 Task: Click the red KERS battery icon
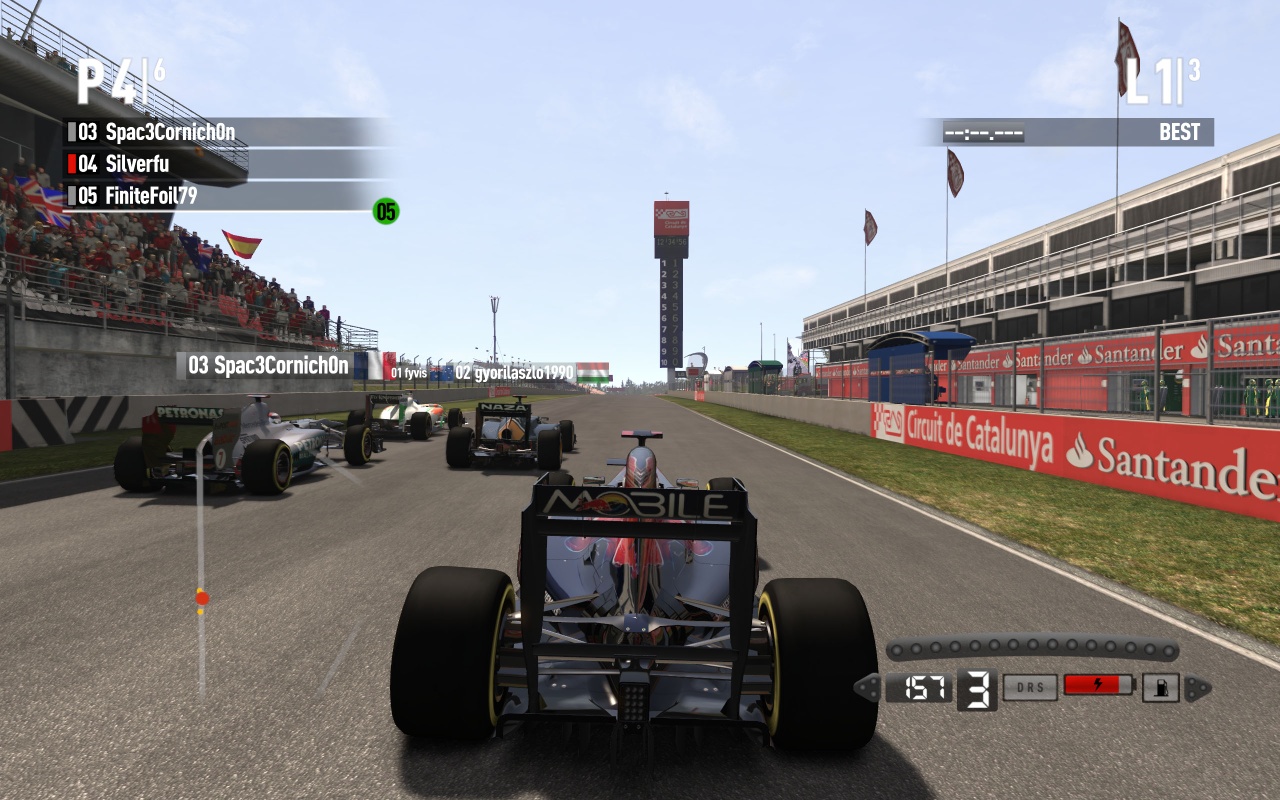pos(1096,687)
